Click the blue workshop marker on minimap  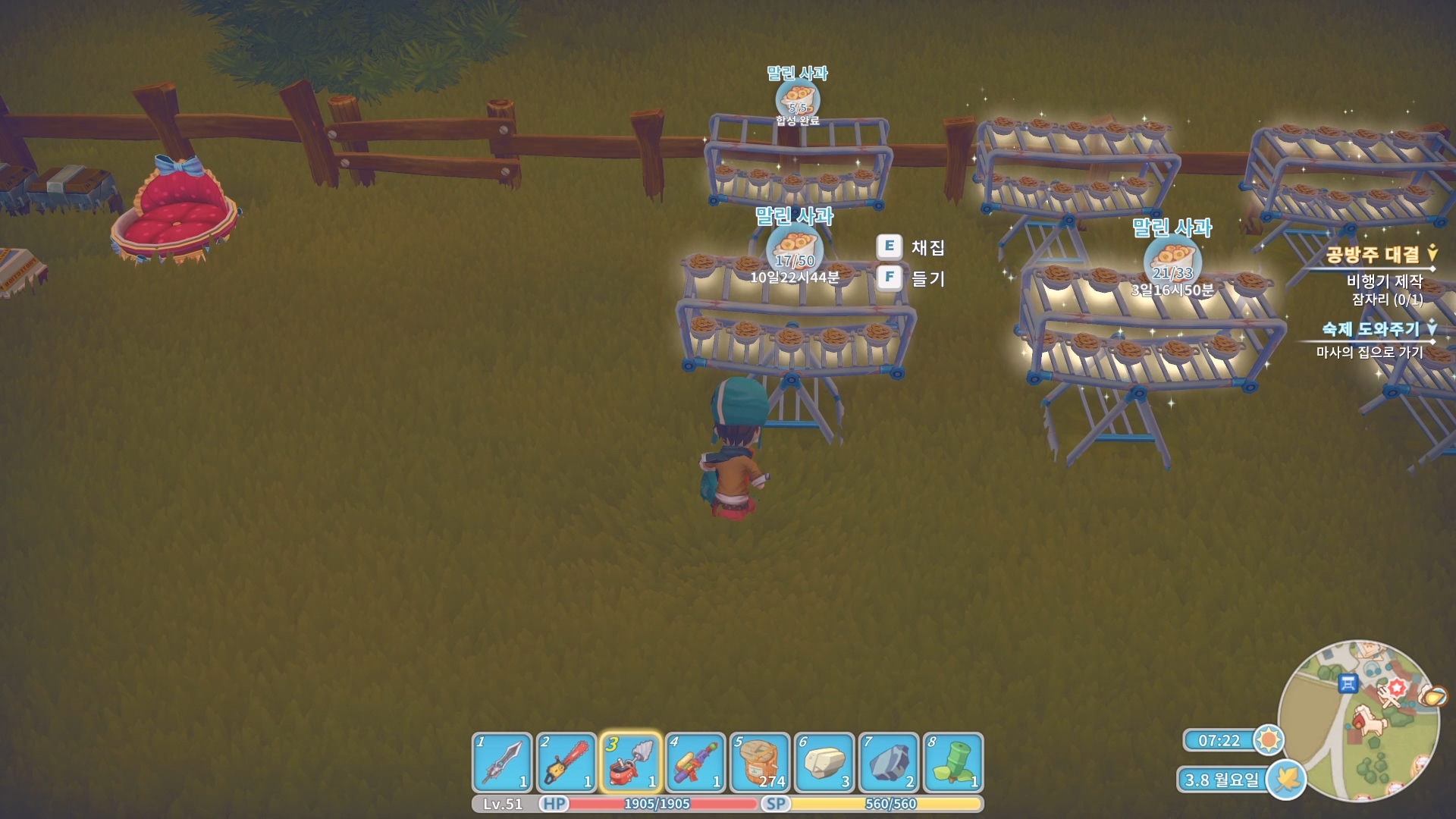click(x=1348, y=683)
